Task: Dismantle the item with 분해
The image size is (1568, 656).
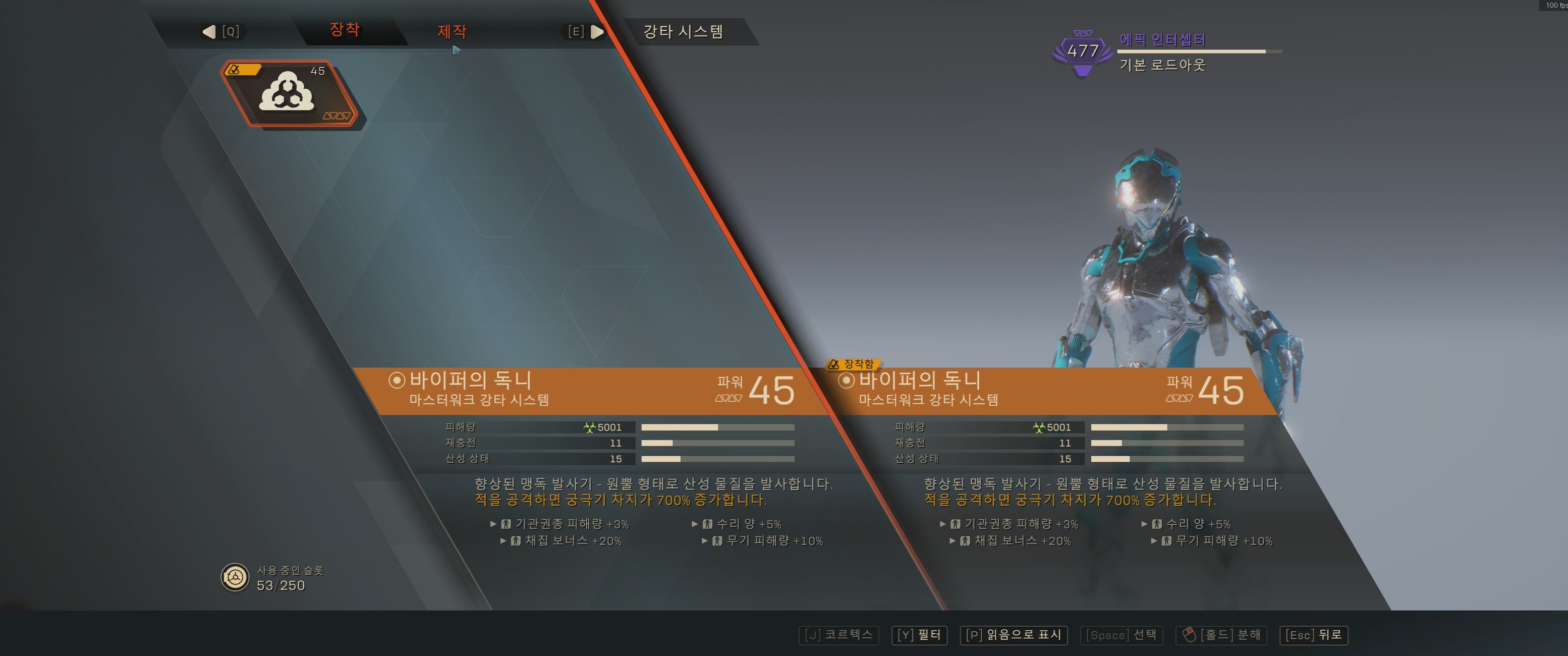Action: [x=1221, y=635]
